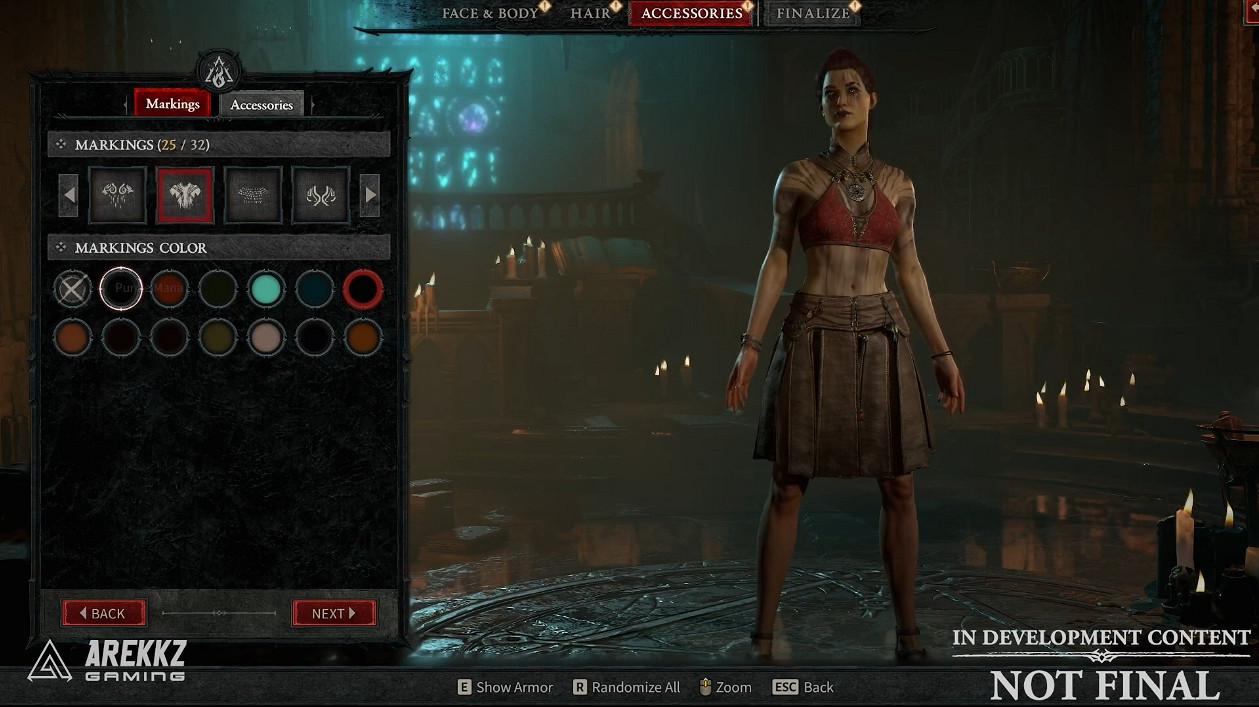1259x707 pixels.
Task: Open the Hair customization tab
Action: [590, 13]
